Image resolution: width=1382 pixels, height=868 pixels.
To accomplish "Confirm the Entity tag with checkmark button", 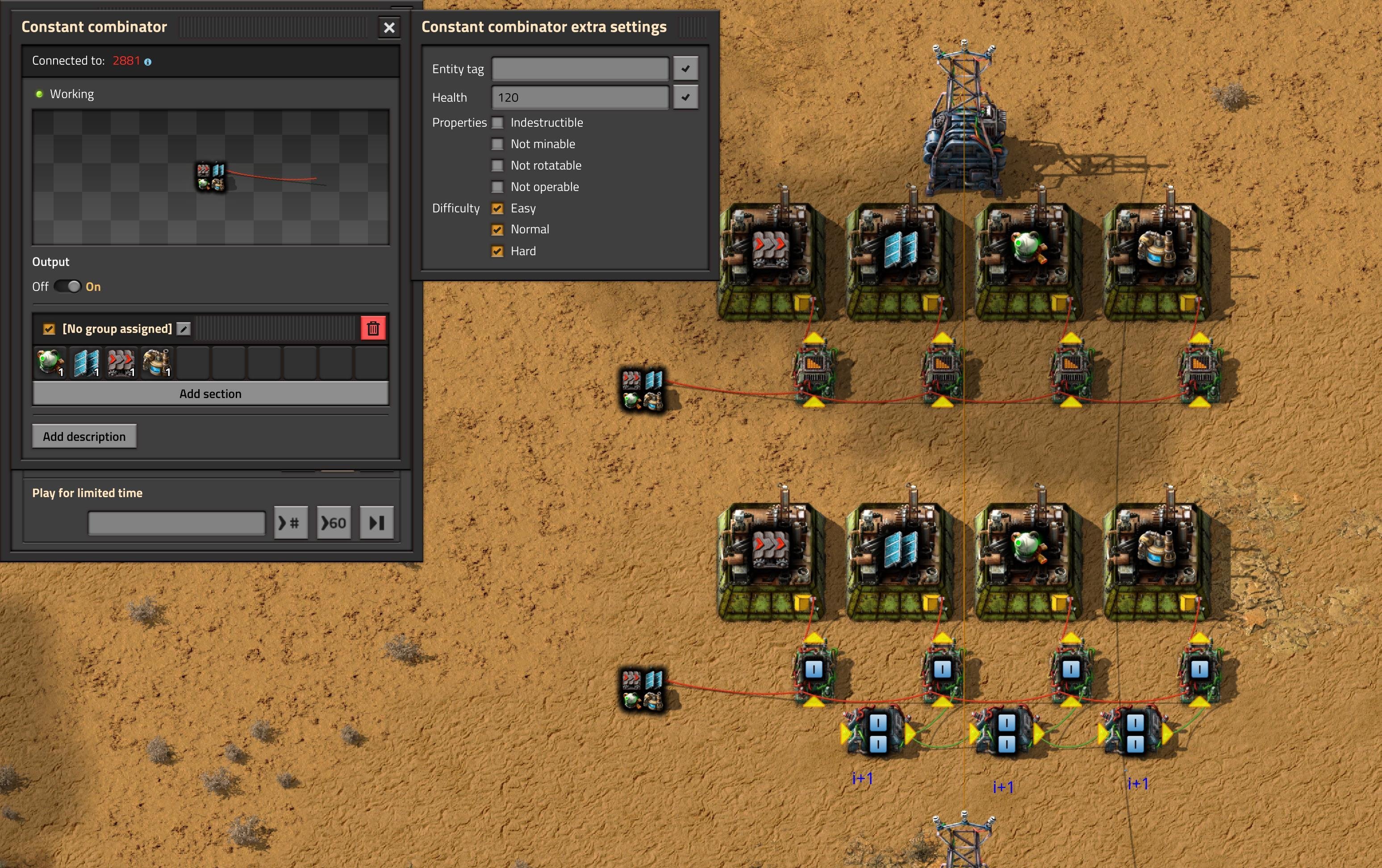I will point(685,69).
